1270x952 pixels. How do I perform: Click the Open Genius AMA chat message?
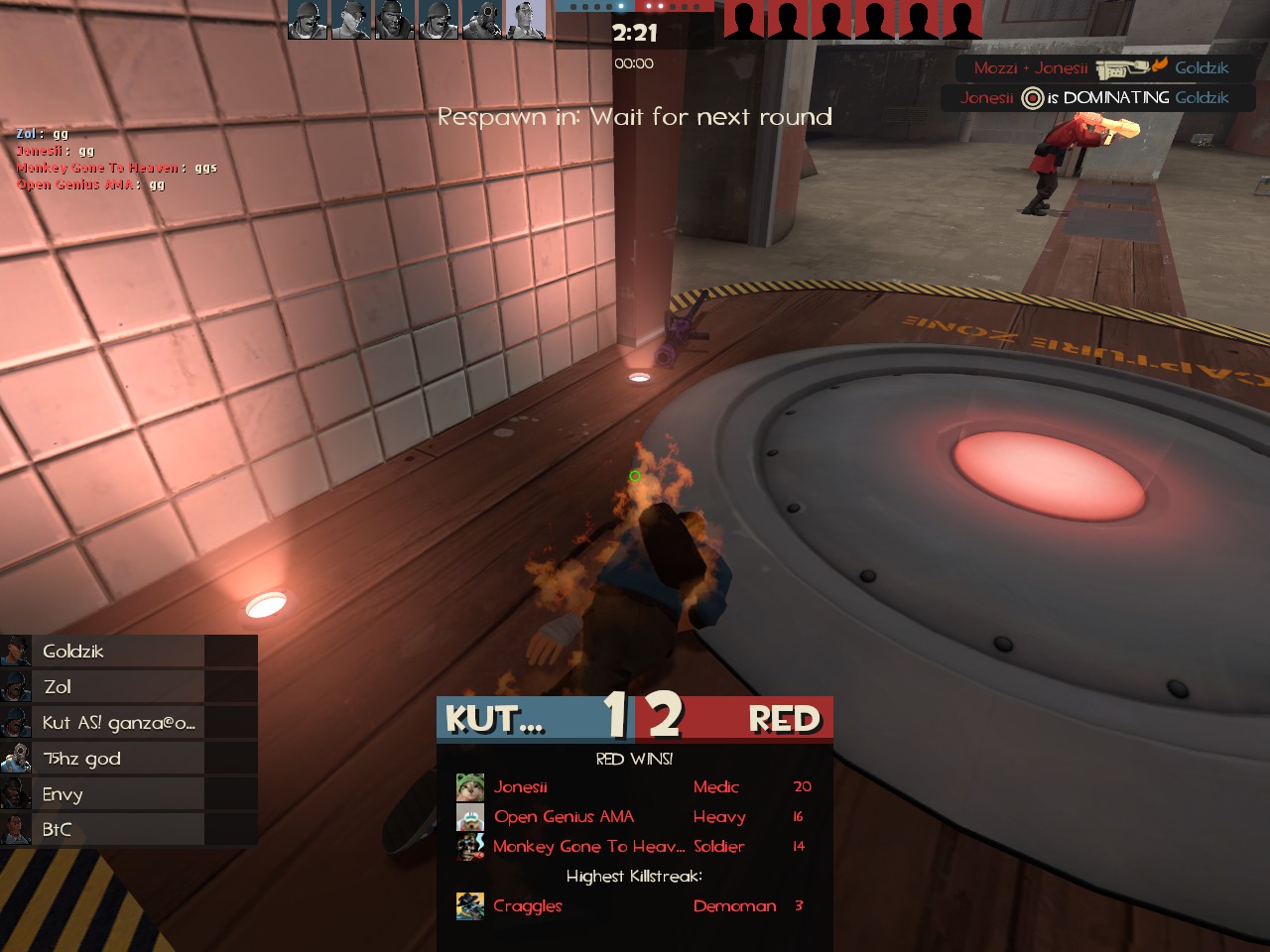tap(91, 184)
